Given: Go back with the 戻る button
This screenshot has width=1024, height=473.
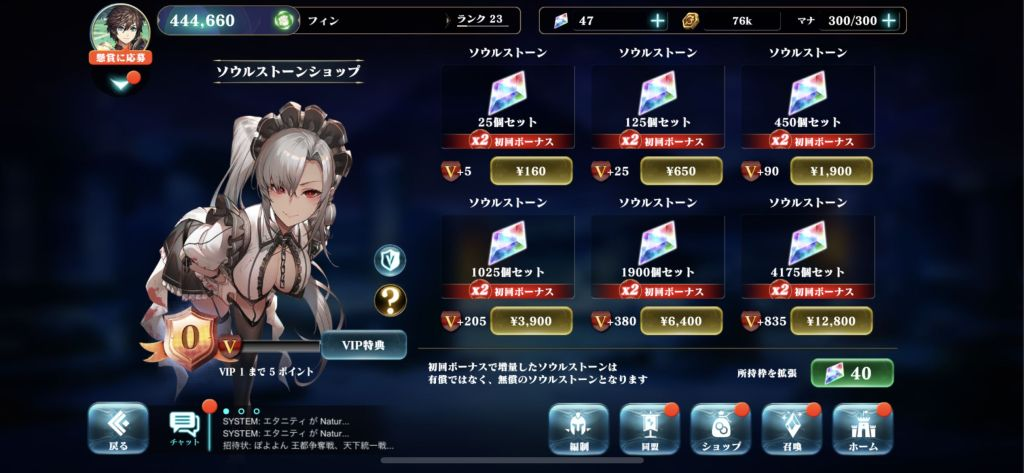Looking at the screenshot, I should [x=117, y=428].
